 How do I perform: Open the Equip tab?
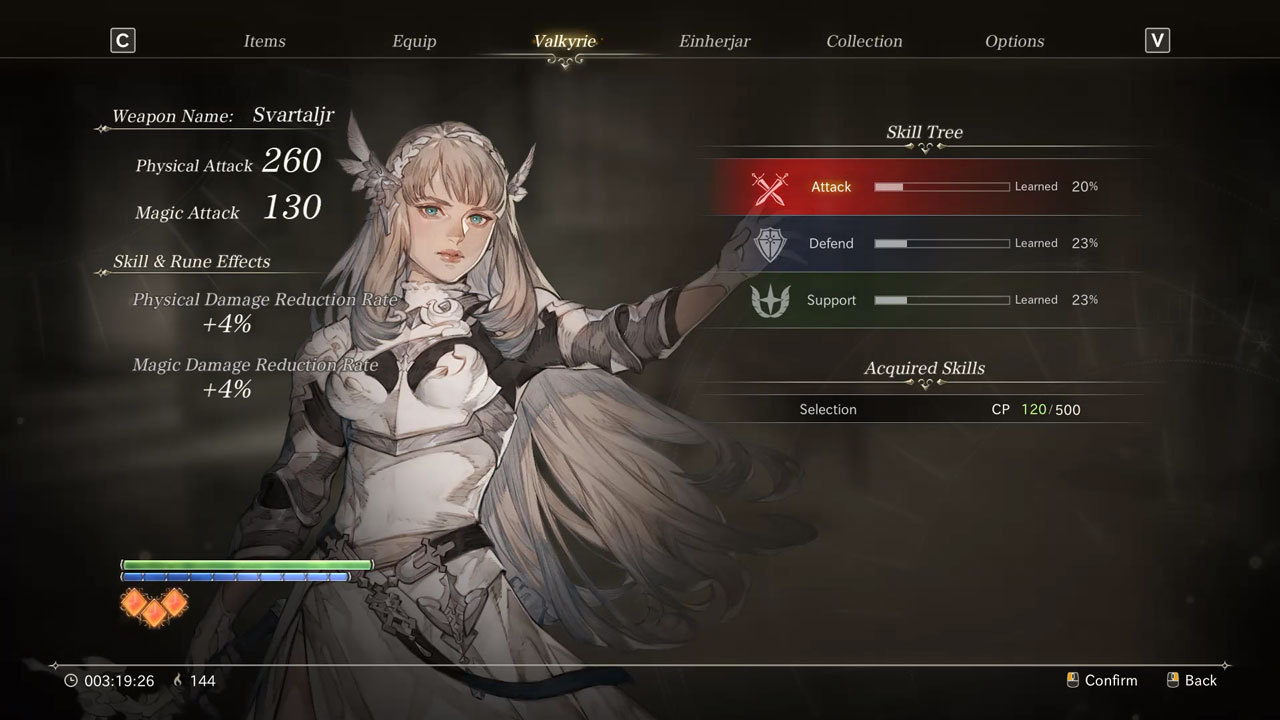(x=414, y=41)
